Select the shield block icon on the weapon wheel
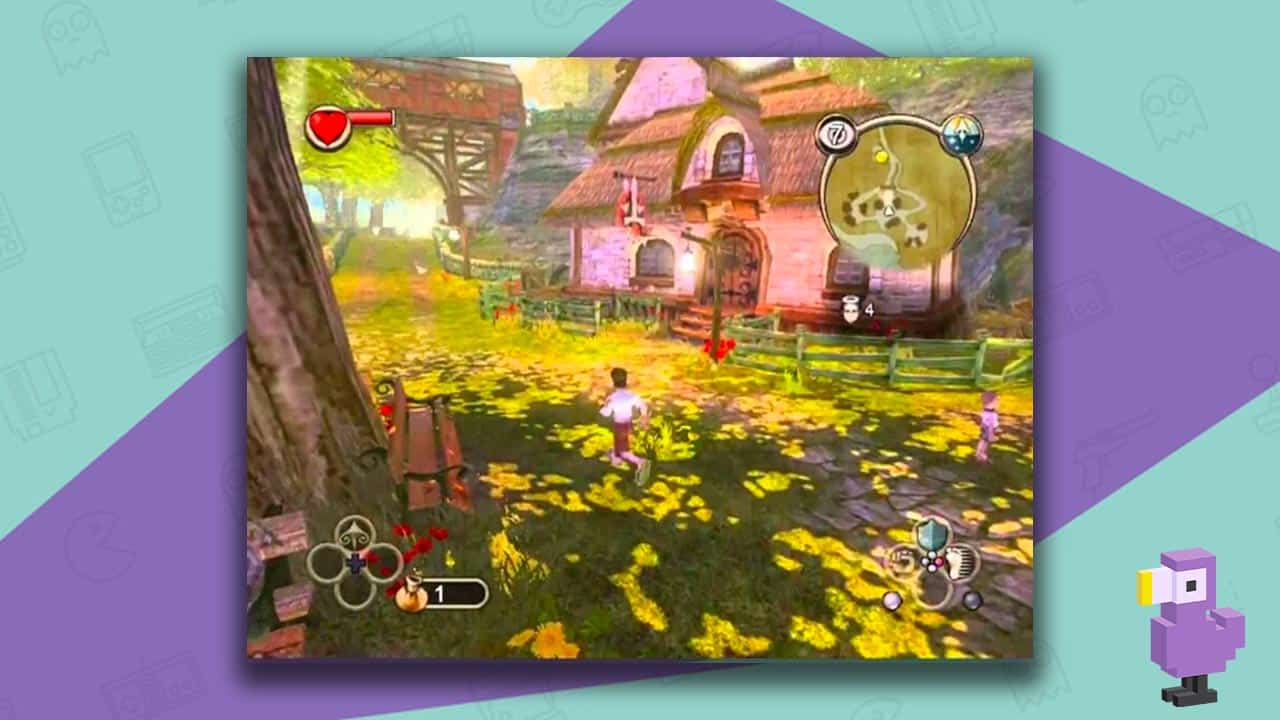The height and width of the screenshot is (720, 1280). pyautogui.click(x=932, y=532)
